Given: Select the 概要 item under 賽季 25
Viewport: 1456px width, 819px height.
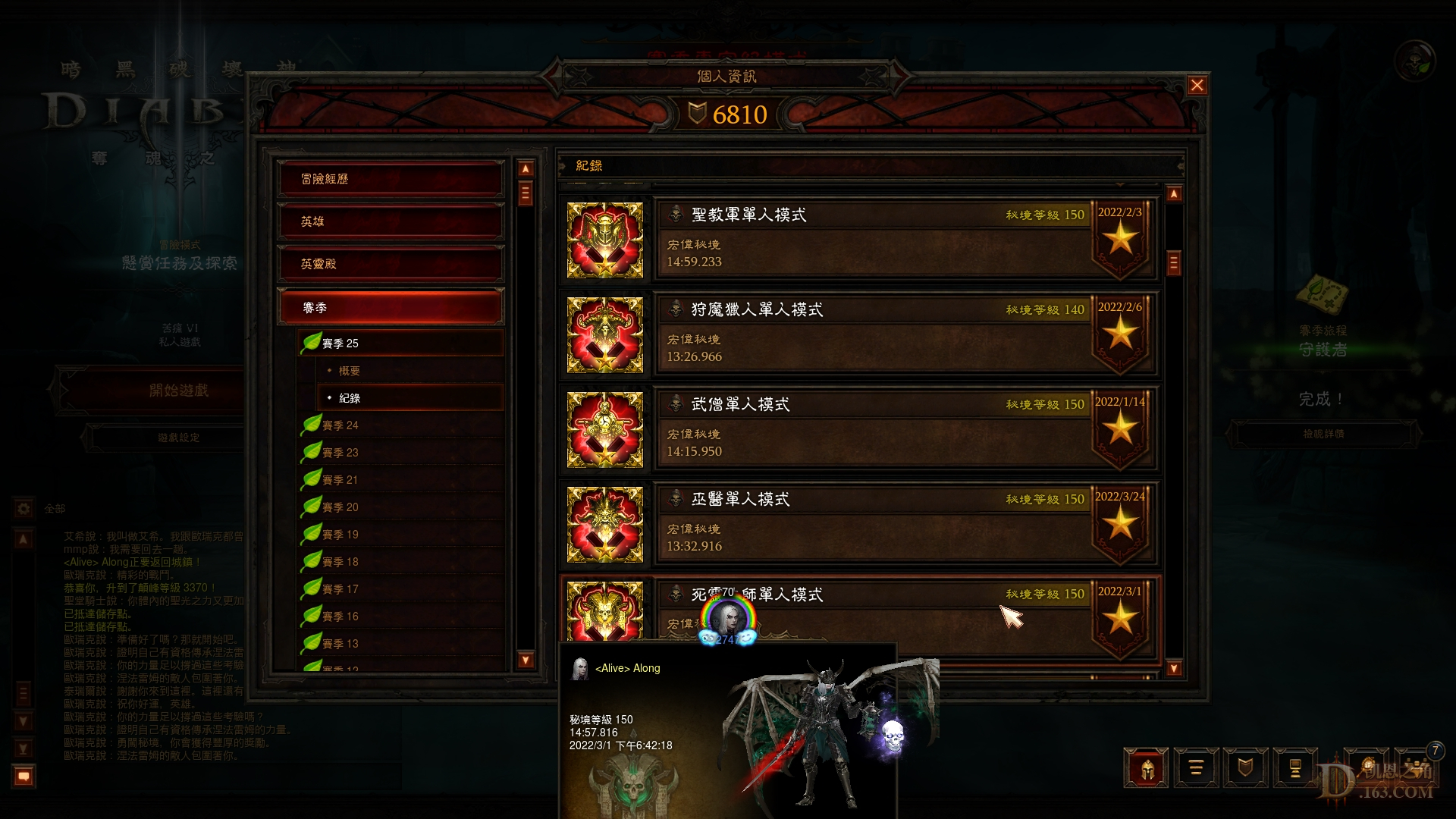Looking at the screenshot, I should pyautogui.click(x=351, y=370).
